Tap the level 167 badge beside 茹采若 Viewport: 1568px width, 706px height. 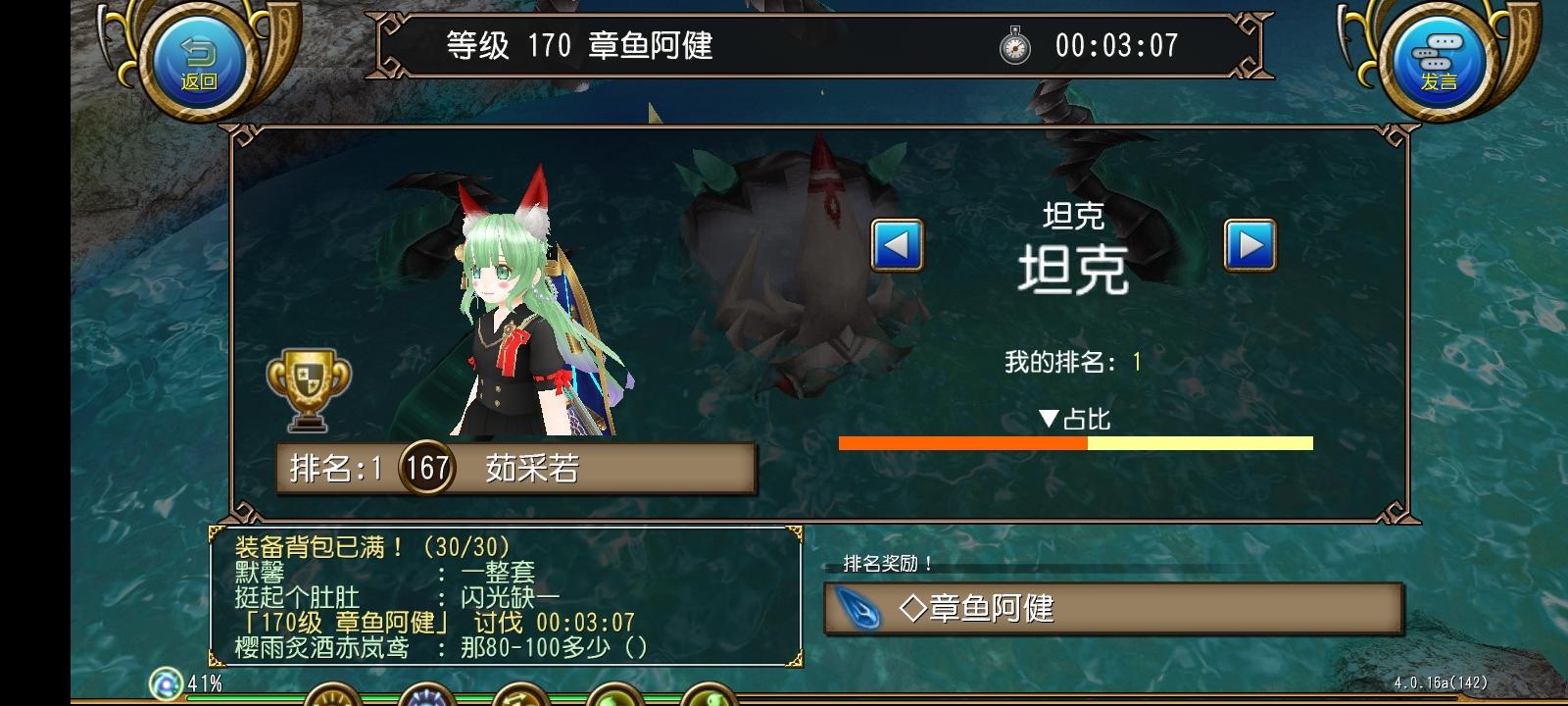coord(429,468)
